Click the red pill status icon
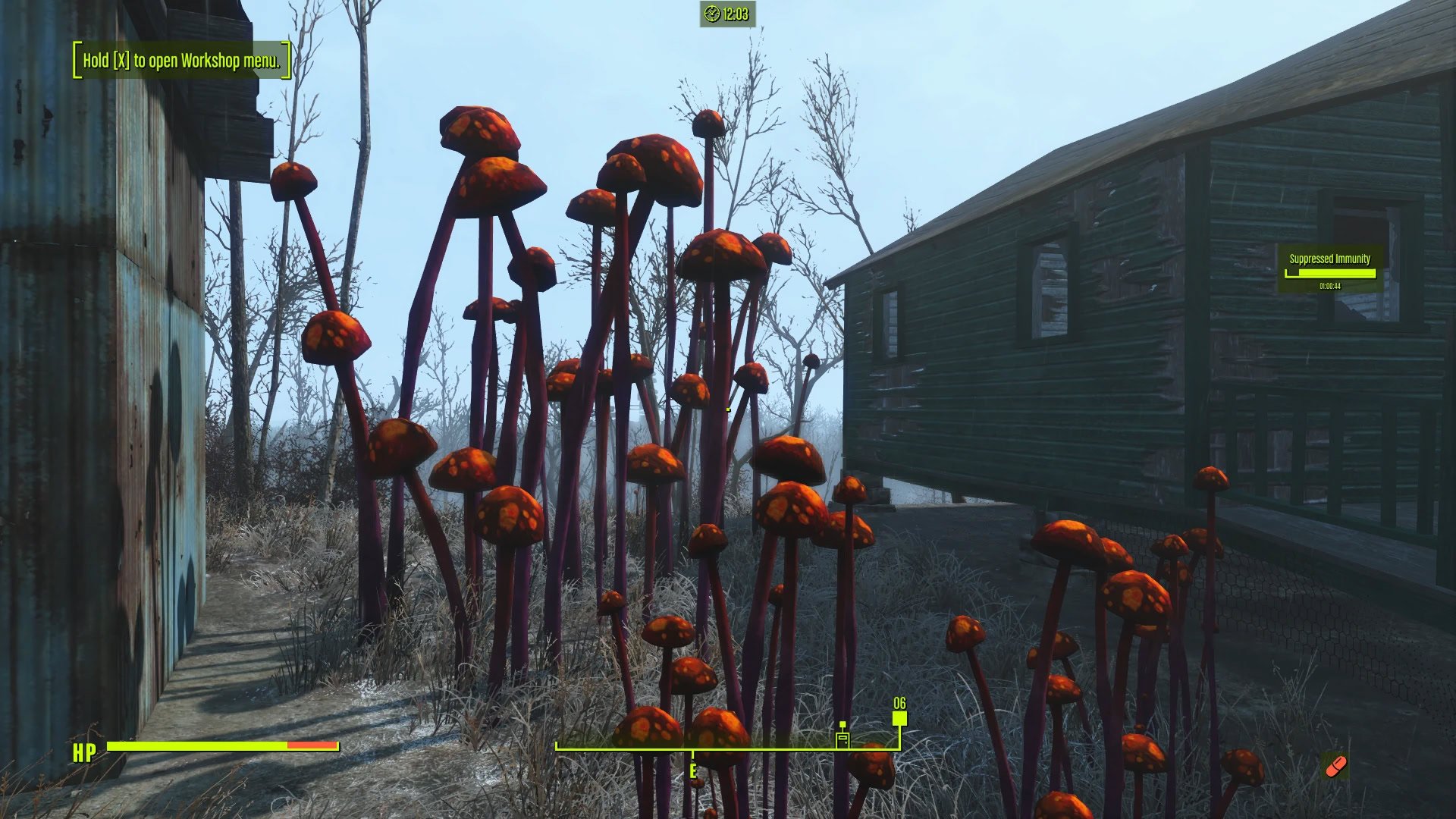Viewport: 1456px width, 819px height. [x=1335, y=766]
